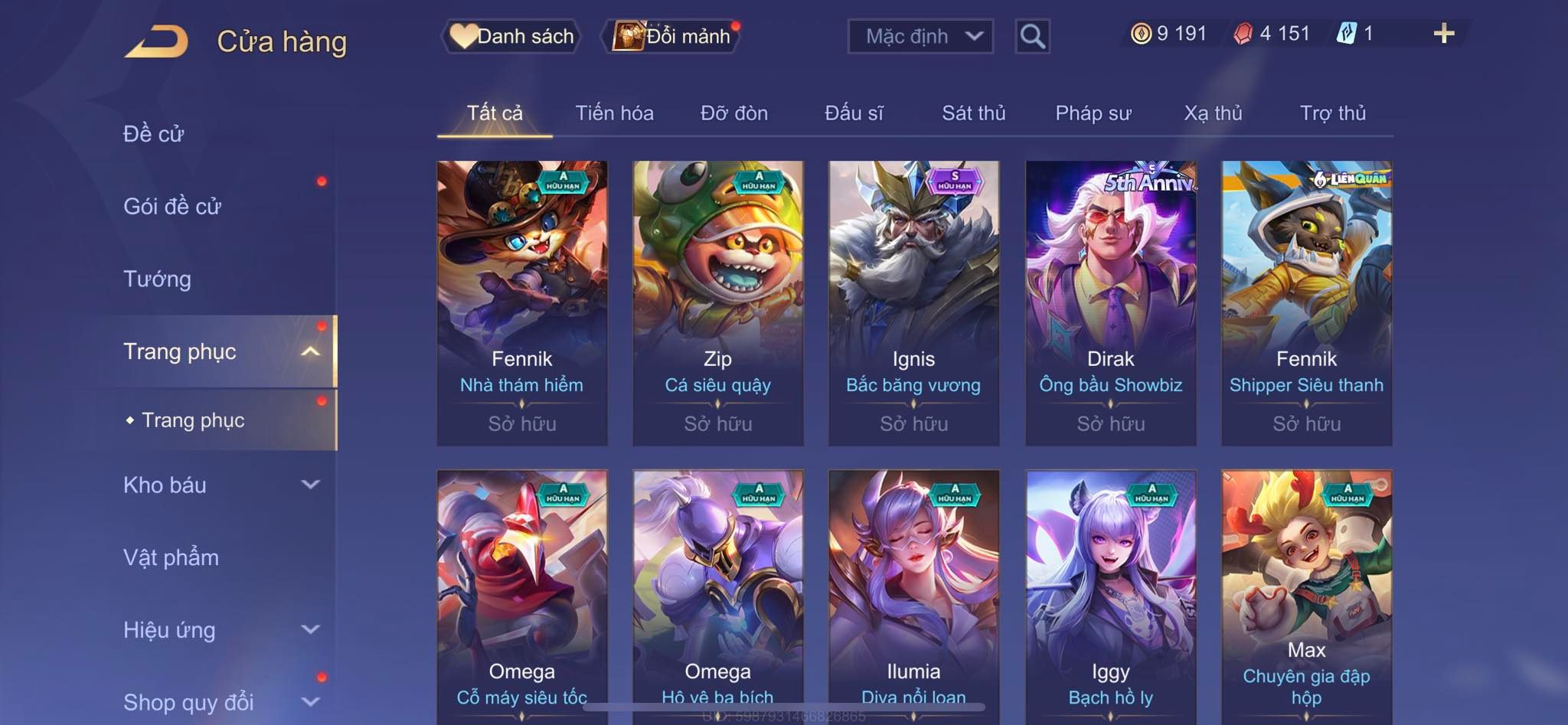The height and width of the screenshot is (725, 1568).
Task: Go back using the arrow button
Action: click(x=157, y=41)
